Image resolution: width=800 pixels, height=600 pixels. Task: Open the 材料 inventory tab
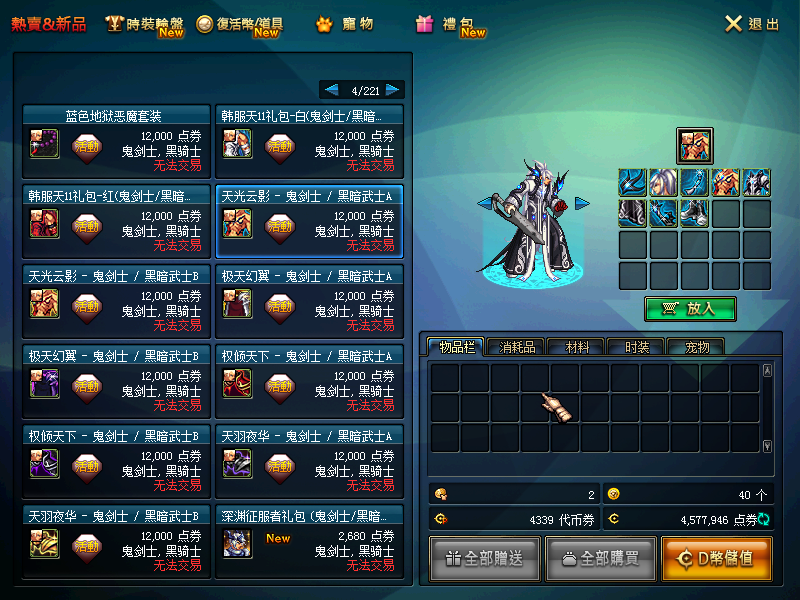pyautogui.click(x=577, y=347)
